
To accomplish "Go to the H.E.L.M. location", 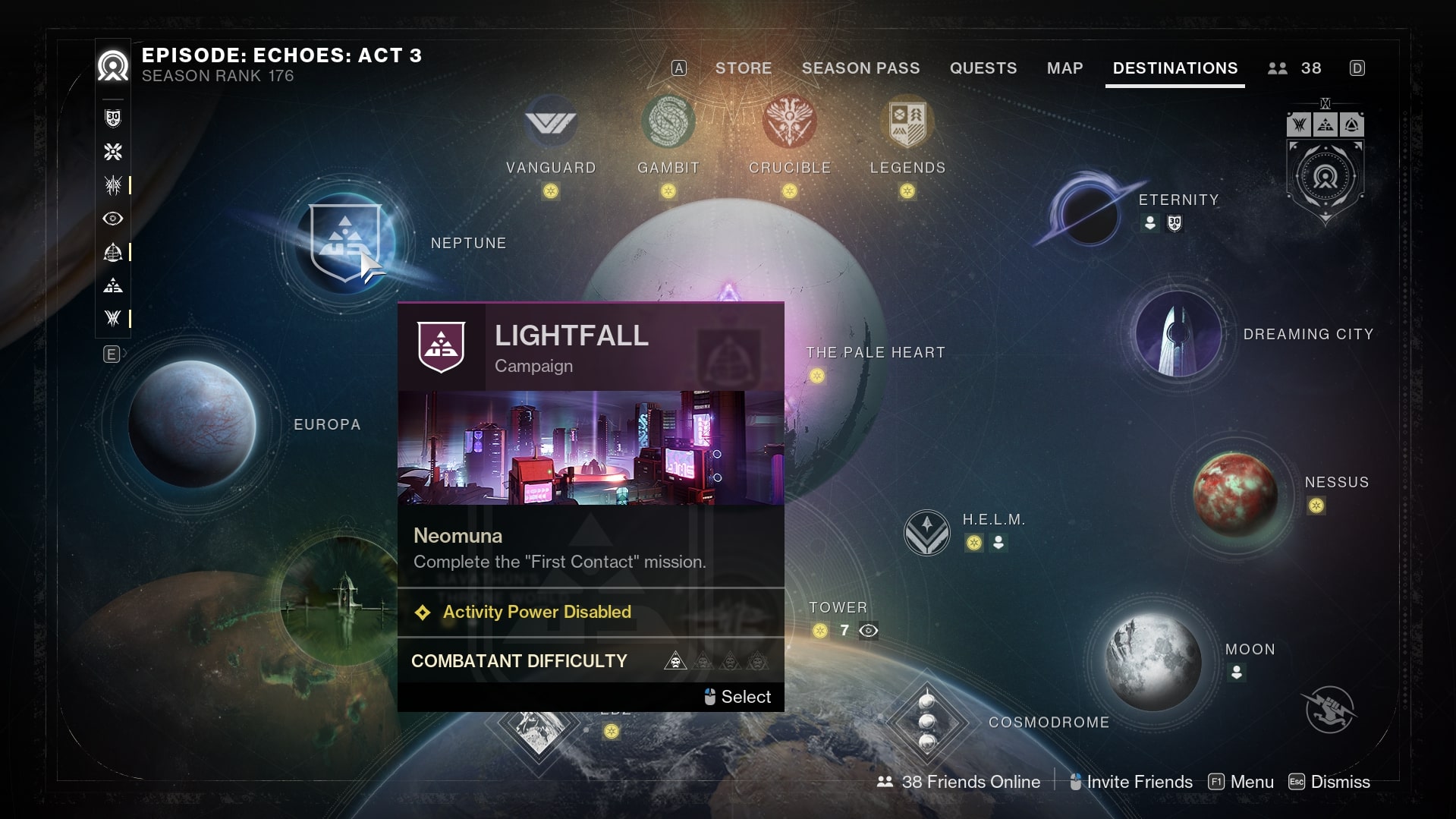I will pyautogui.click(x=926, y=532).
